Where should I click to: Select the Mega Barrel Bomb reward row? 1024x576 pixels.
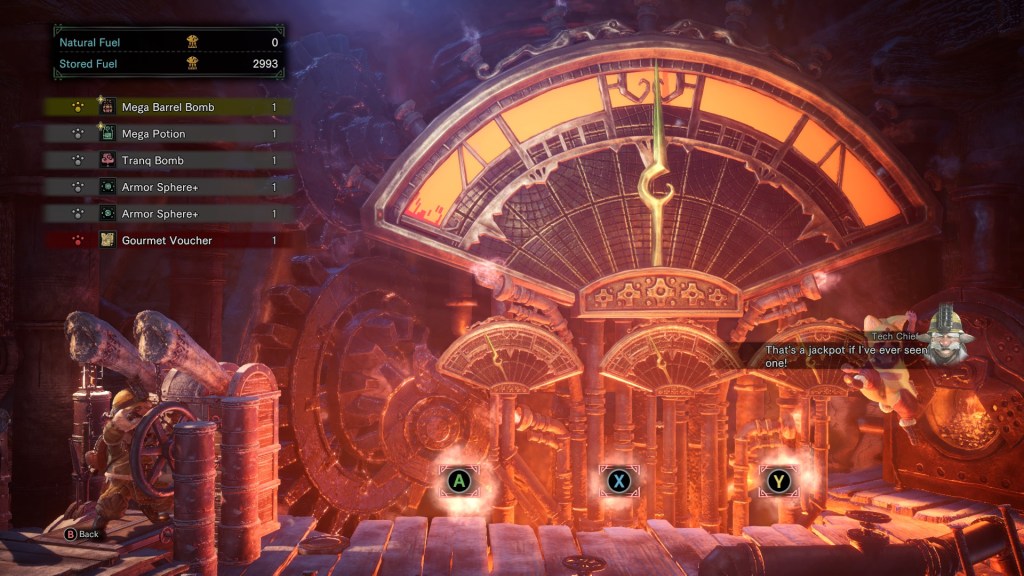tap(168, 107)
